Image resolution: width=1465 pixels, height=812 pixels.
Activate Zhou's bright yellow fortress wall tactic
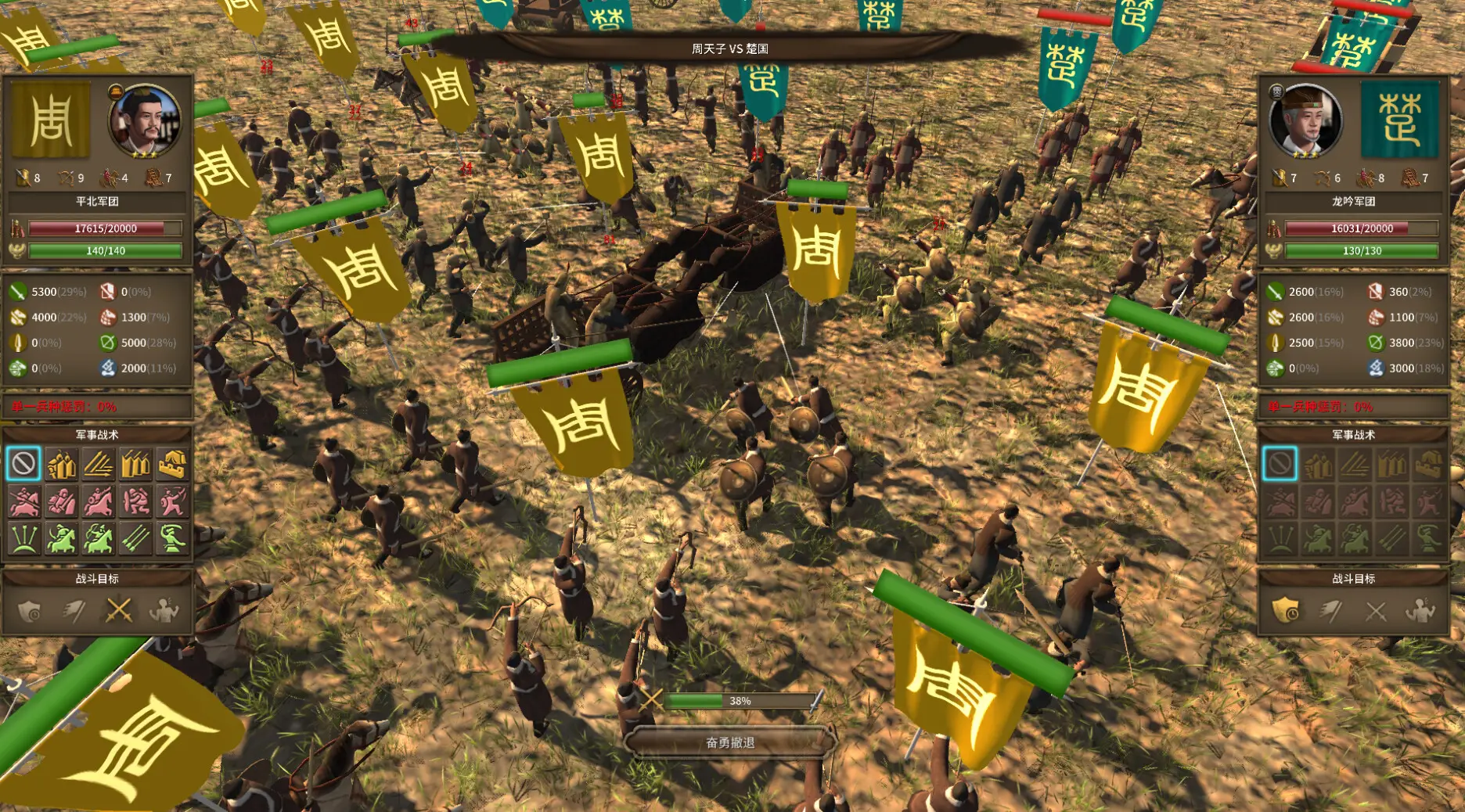172,464
